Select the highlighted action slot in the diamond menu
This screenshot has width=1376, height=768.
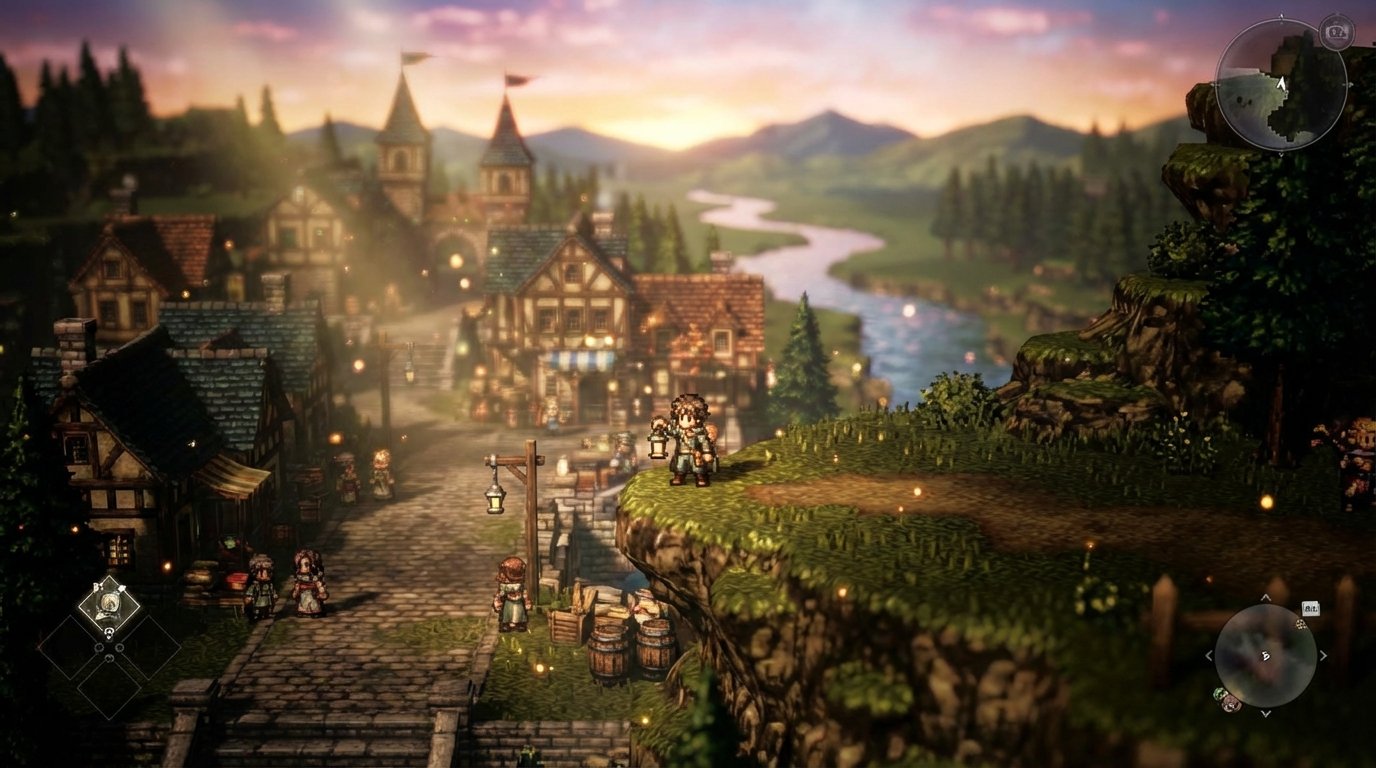click(110, 601)
